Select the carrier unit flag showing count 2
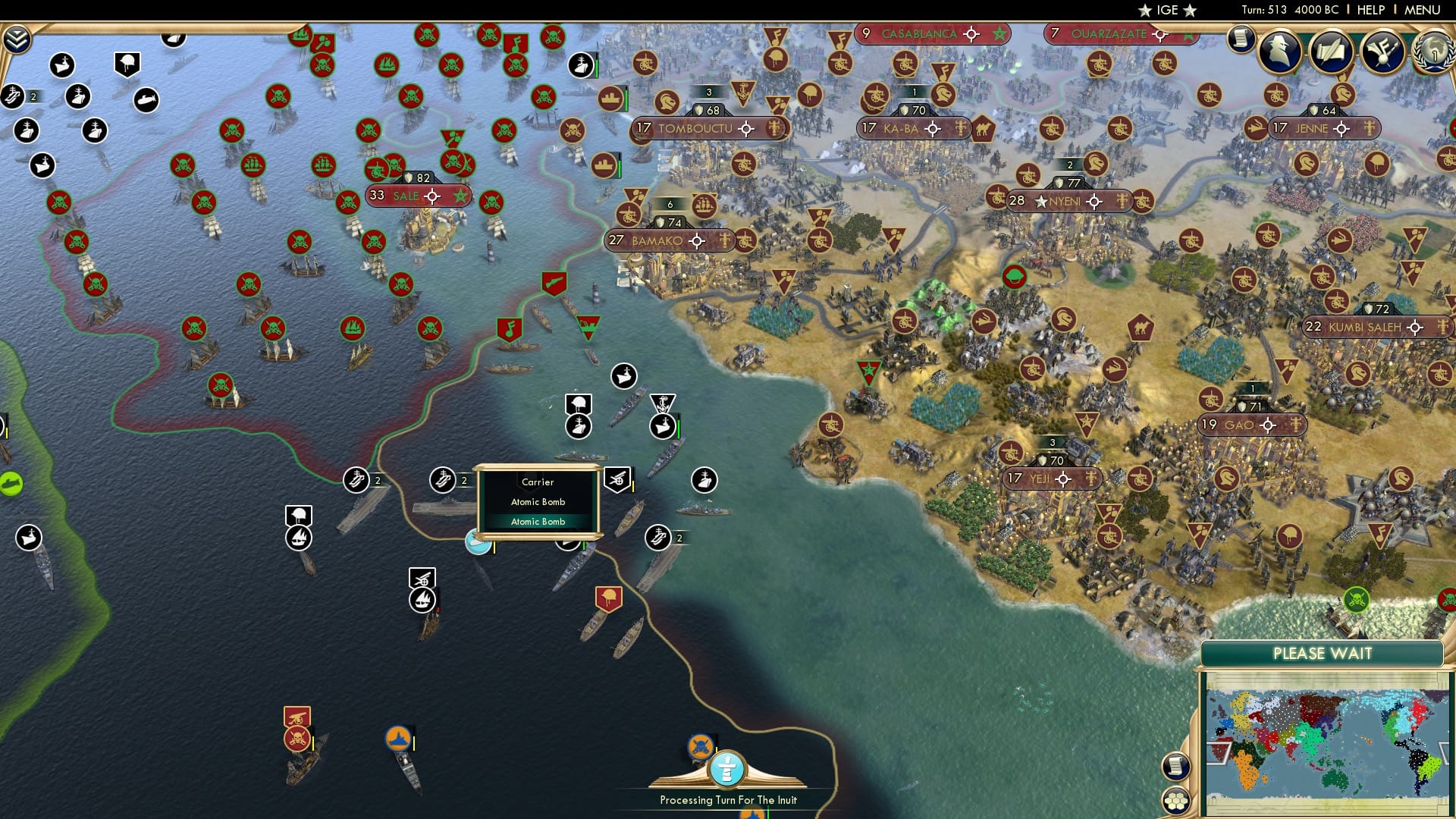This screenshot has width=1456, height=819. point(356,479)
